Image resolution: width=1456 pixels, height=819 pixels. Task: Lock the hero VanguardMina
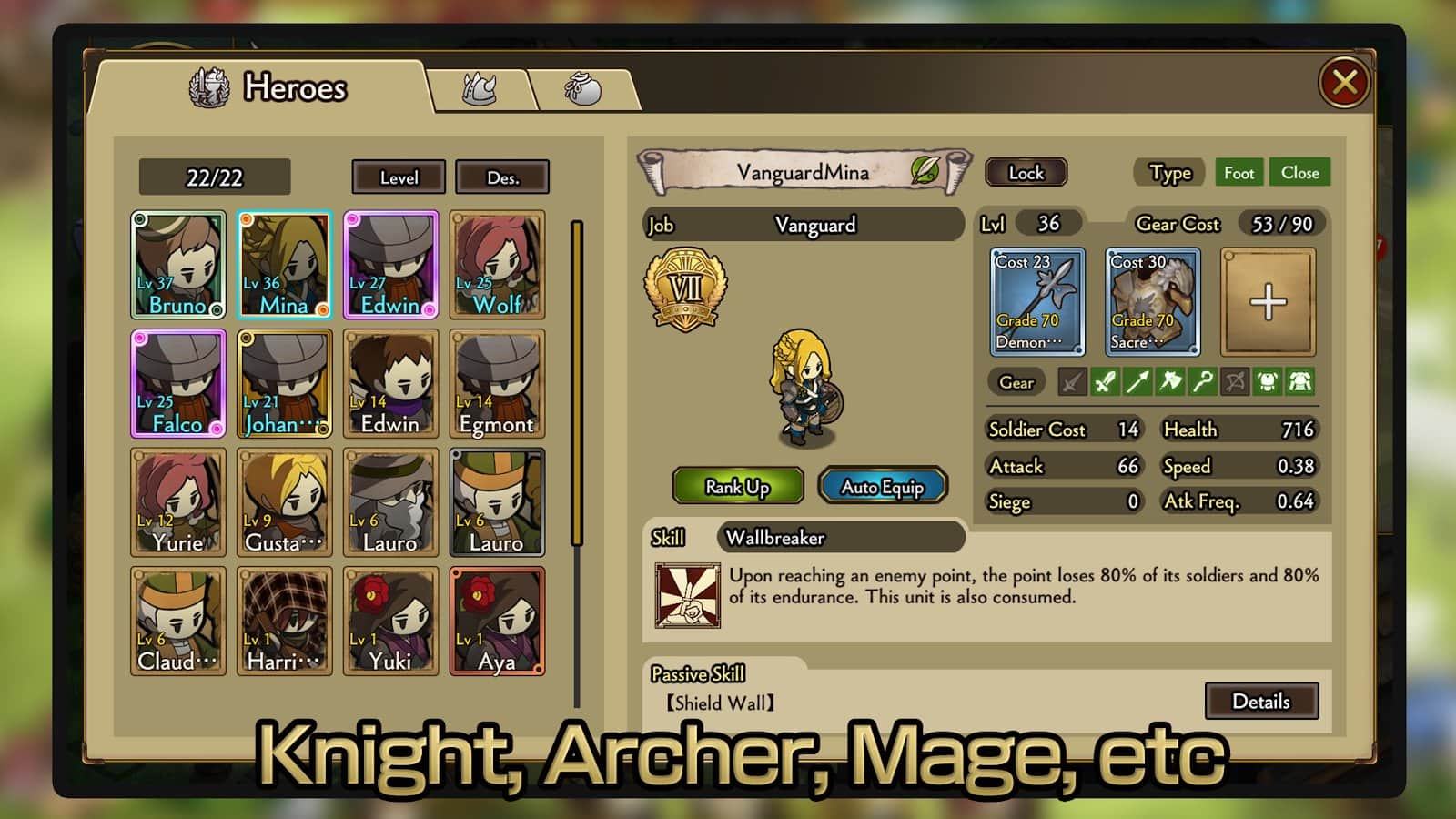click(x=1026, y=172)
